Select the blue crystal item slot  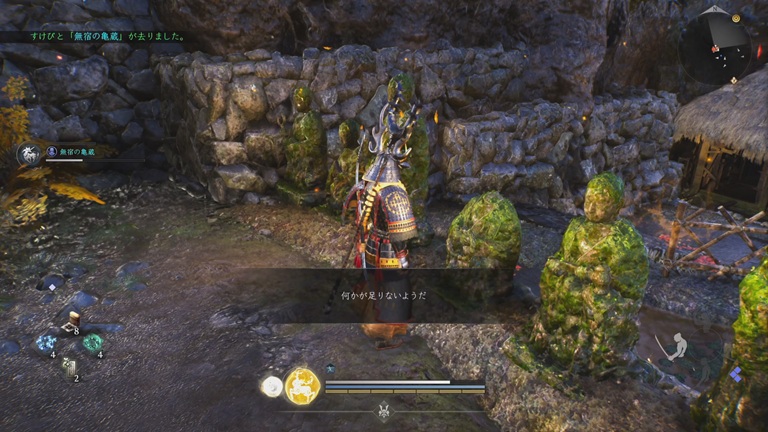(45, 344)
